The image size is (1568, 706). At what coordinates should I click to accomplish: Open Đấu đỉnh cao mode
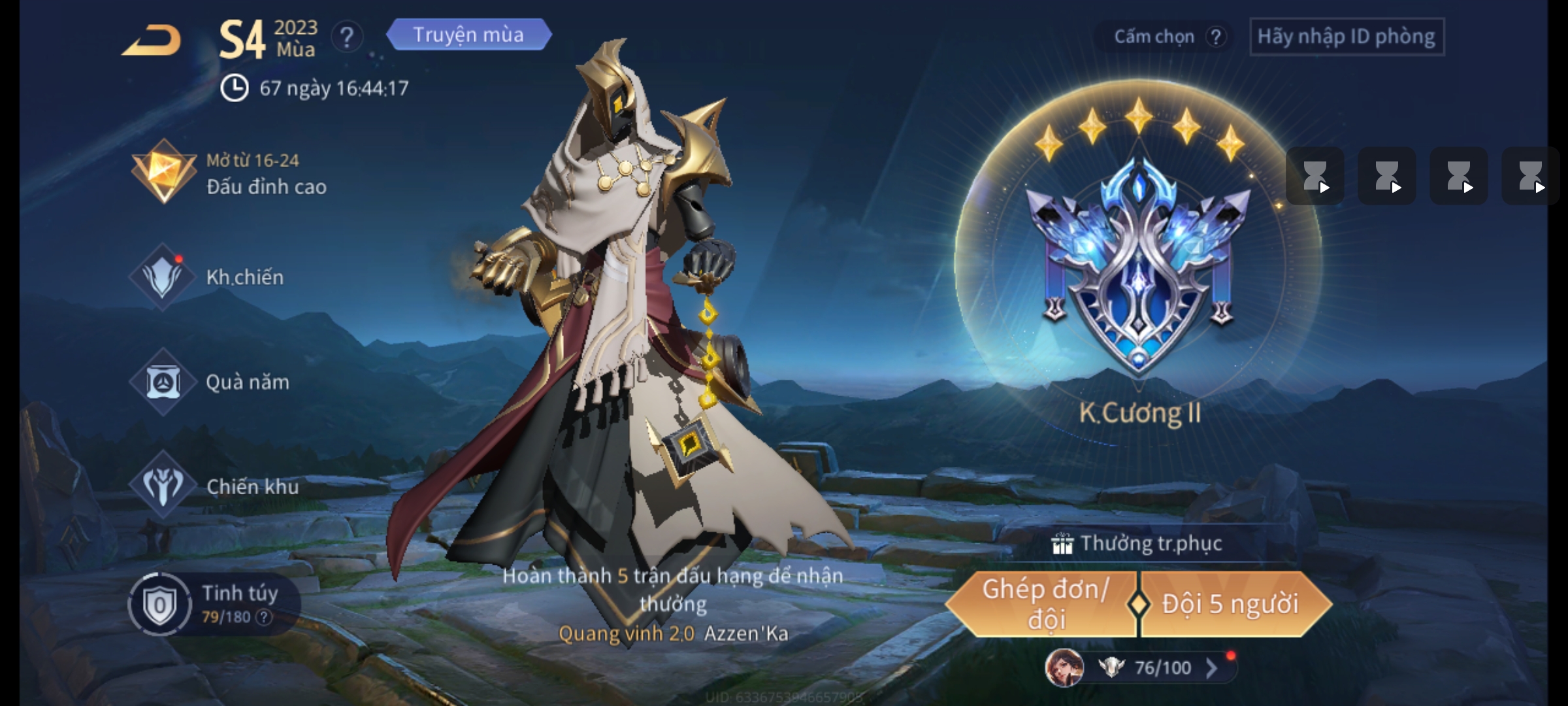tap(229, 173)
